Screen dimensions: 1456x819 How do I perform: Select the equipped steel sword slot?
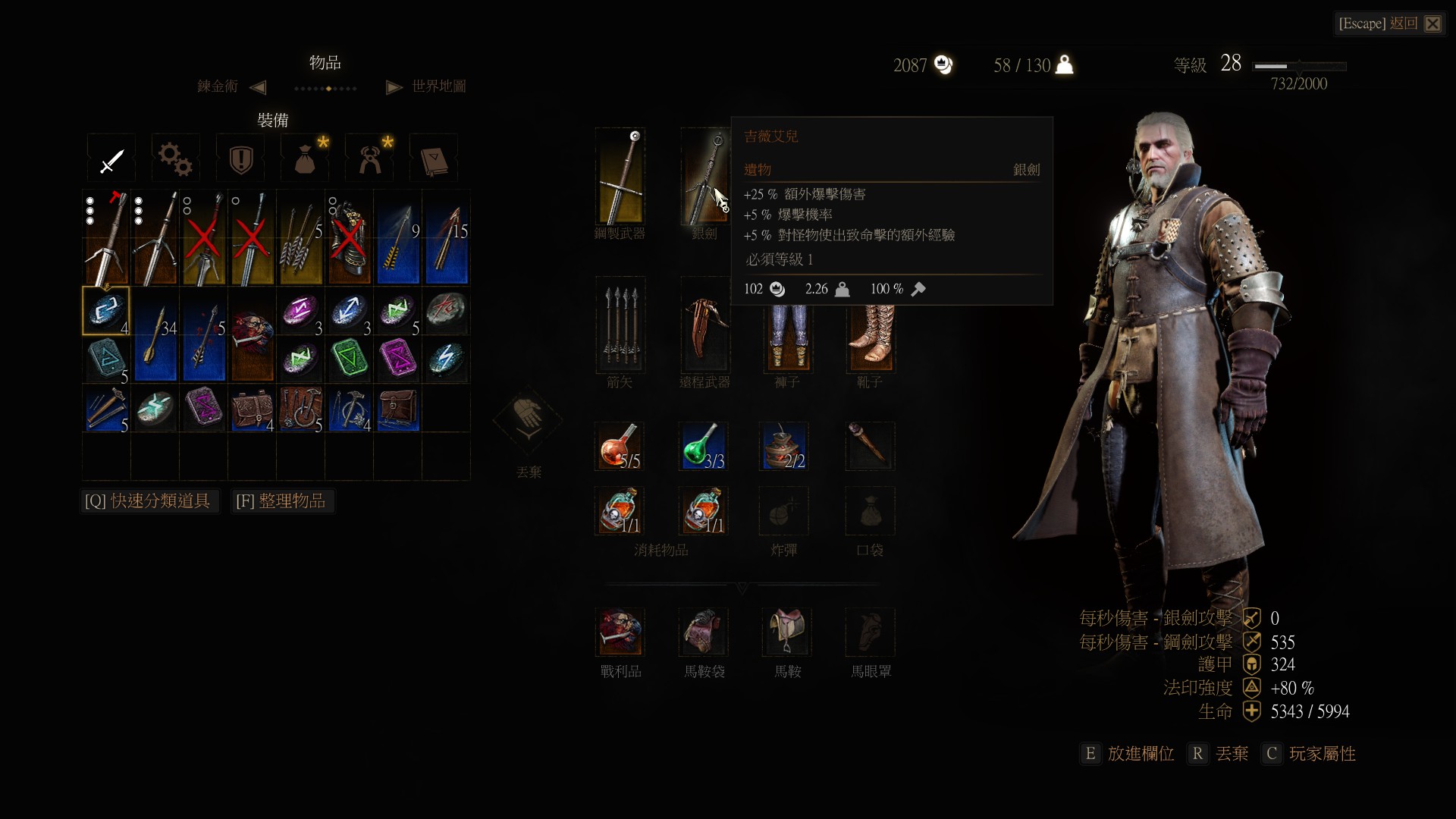click(620, 177)
